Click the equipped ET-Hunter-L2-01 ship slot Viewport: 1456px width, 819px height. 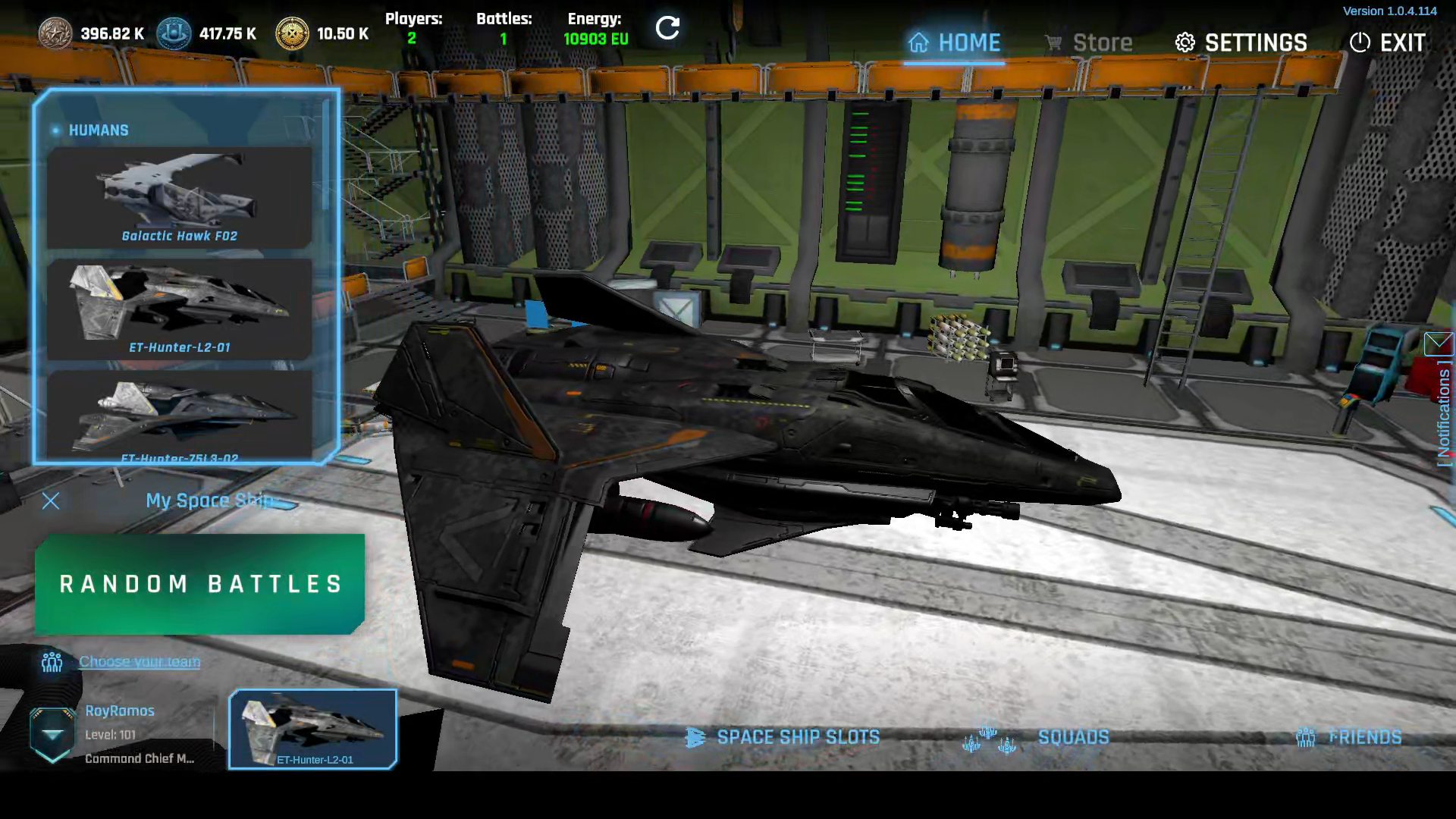pos(313,730)
